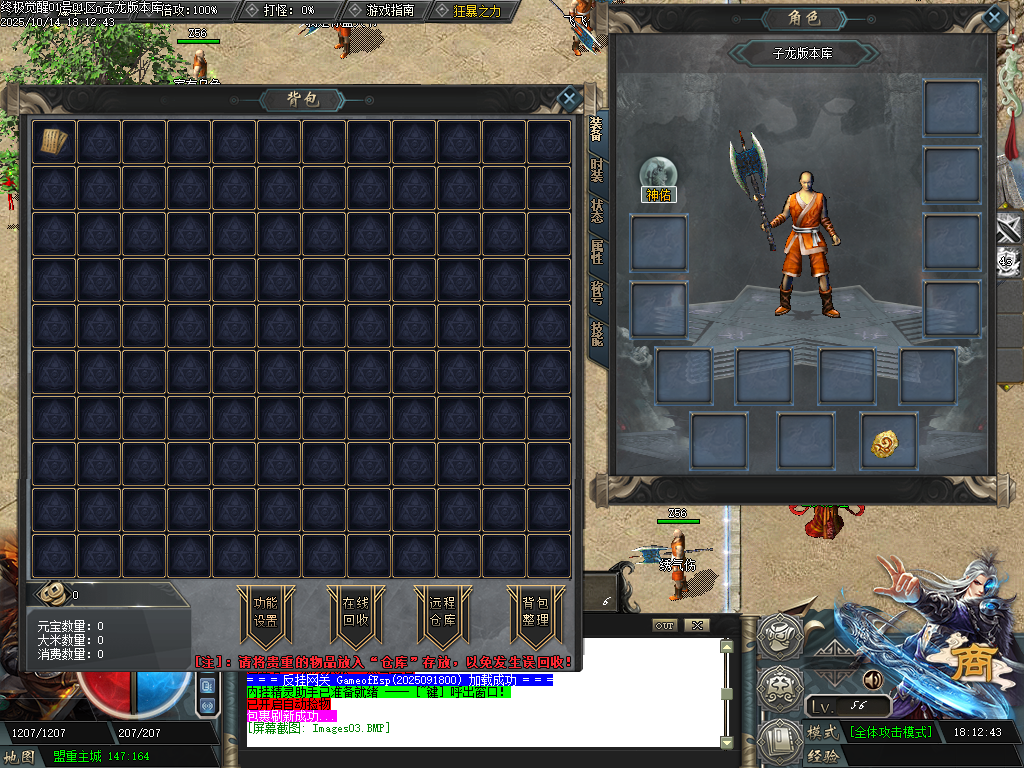
Task: View the 称号 titles tab
Action: pos(596,292)
